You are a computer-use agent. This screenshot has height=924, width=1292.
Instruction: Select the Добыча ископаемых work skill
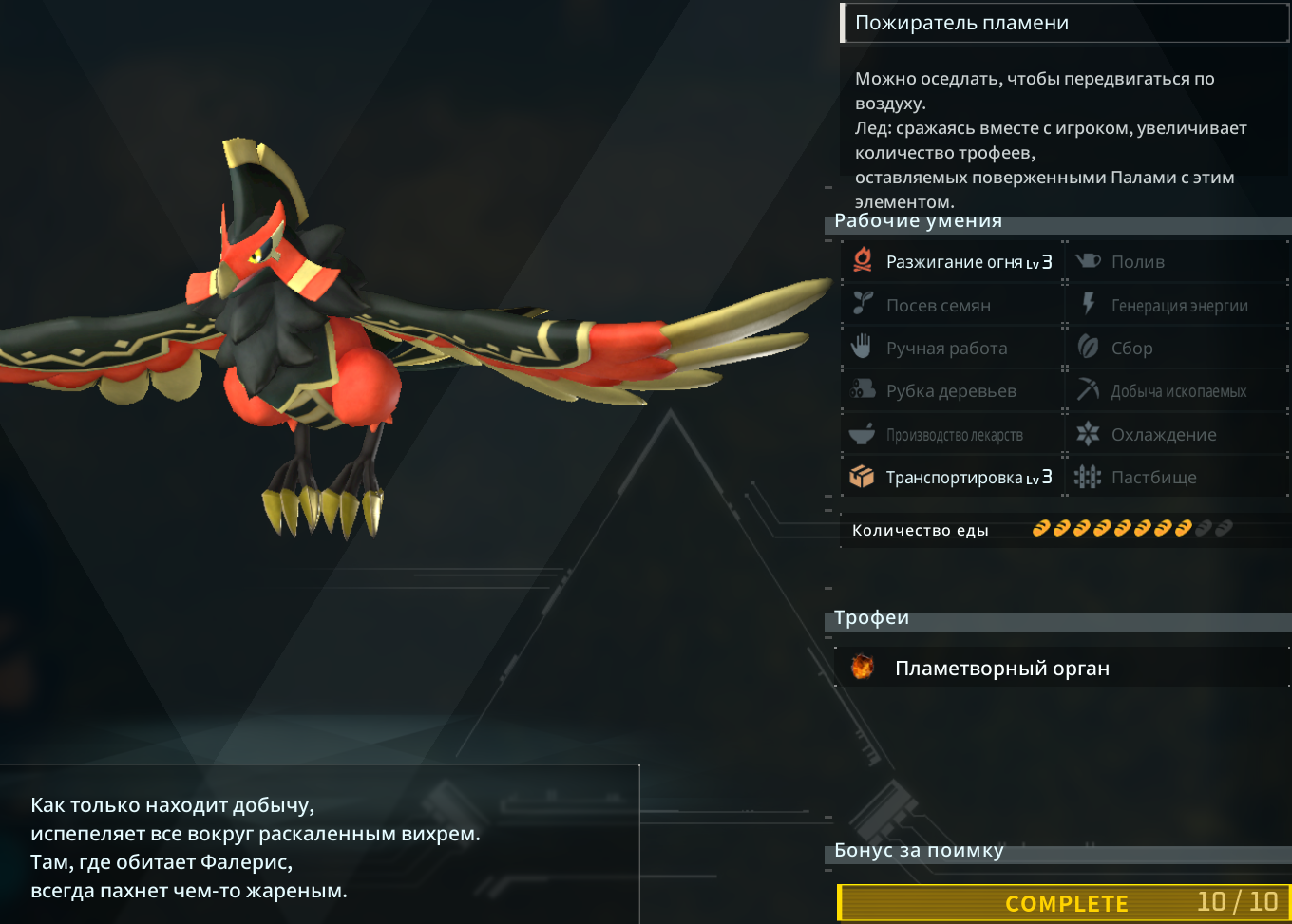tap(1178, 391)
